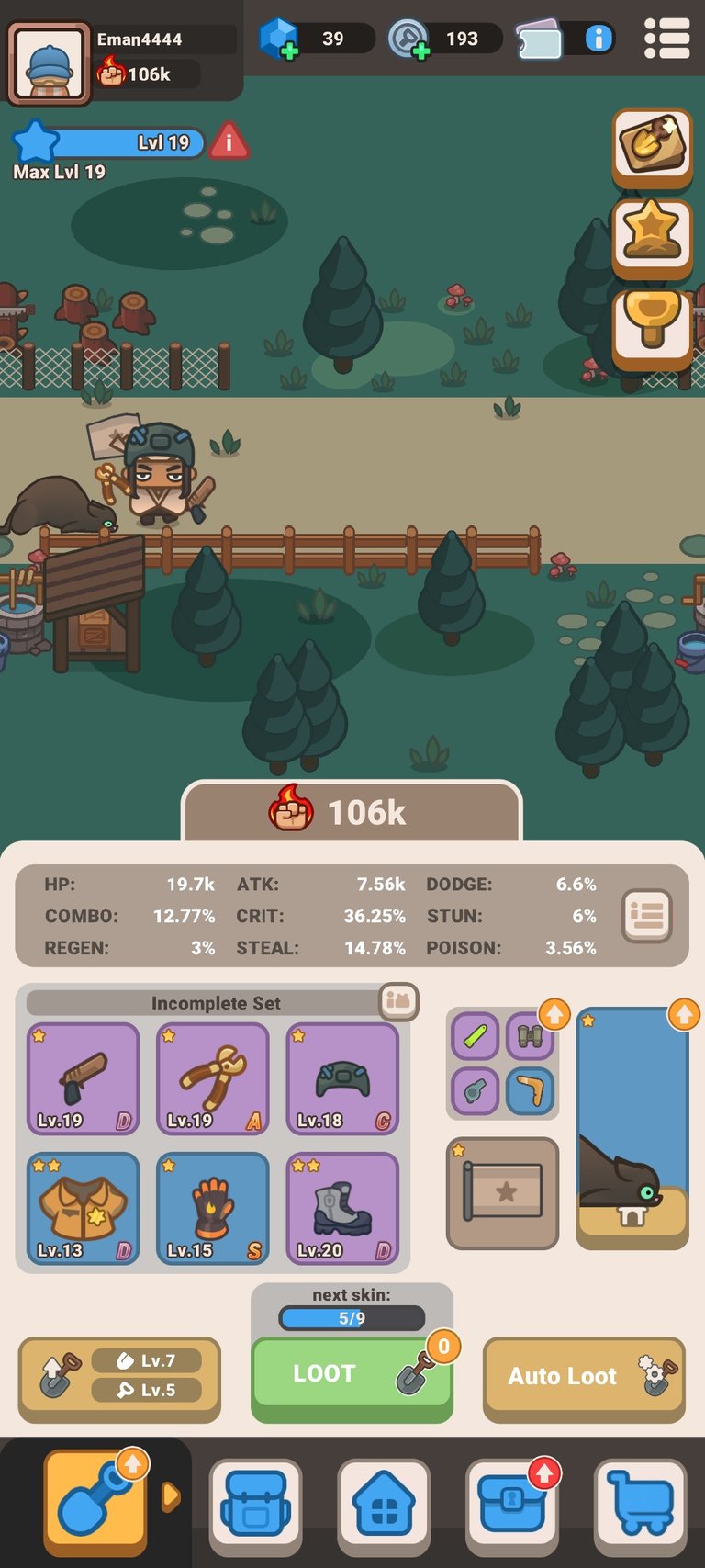705x1568 pixels.
Task: Open the Lv.15 flame glove slot
Action: 213,1208
